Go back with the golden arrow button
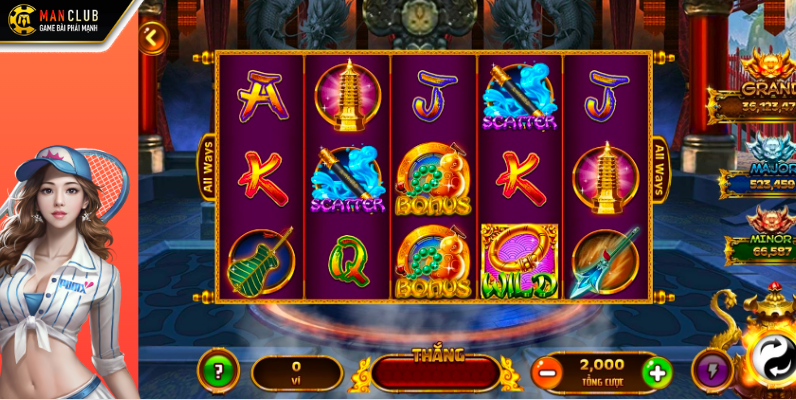This screenshot has height=400, width=796. pos(153,37)
